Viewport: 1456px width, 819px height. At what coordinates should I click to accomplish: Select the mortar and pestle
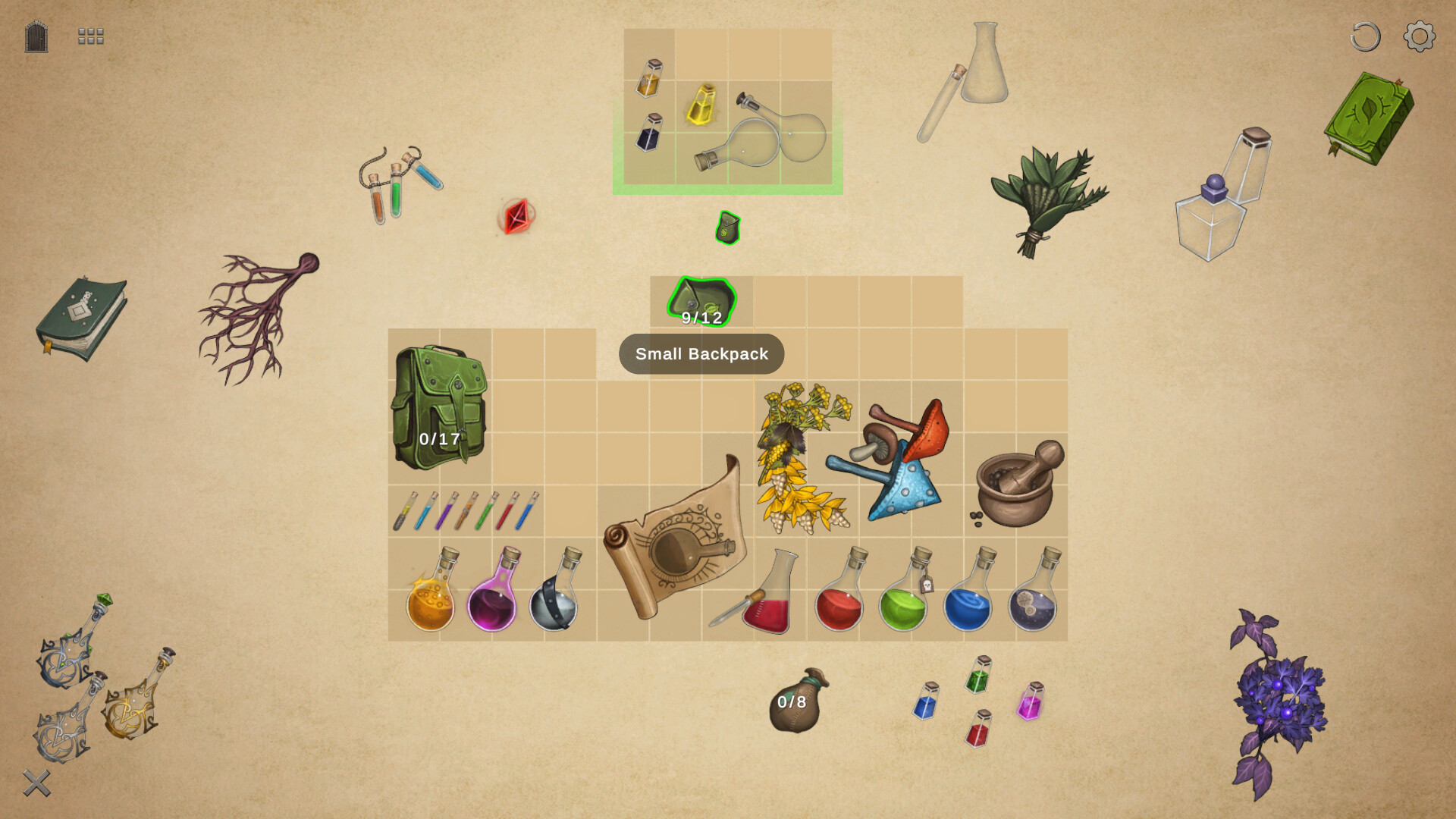point(1016,485)
